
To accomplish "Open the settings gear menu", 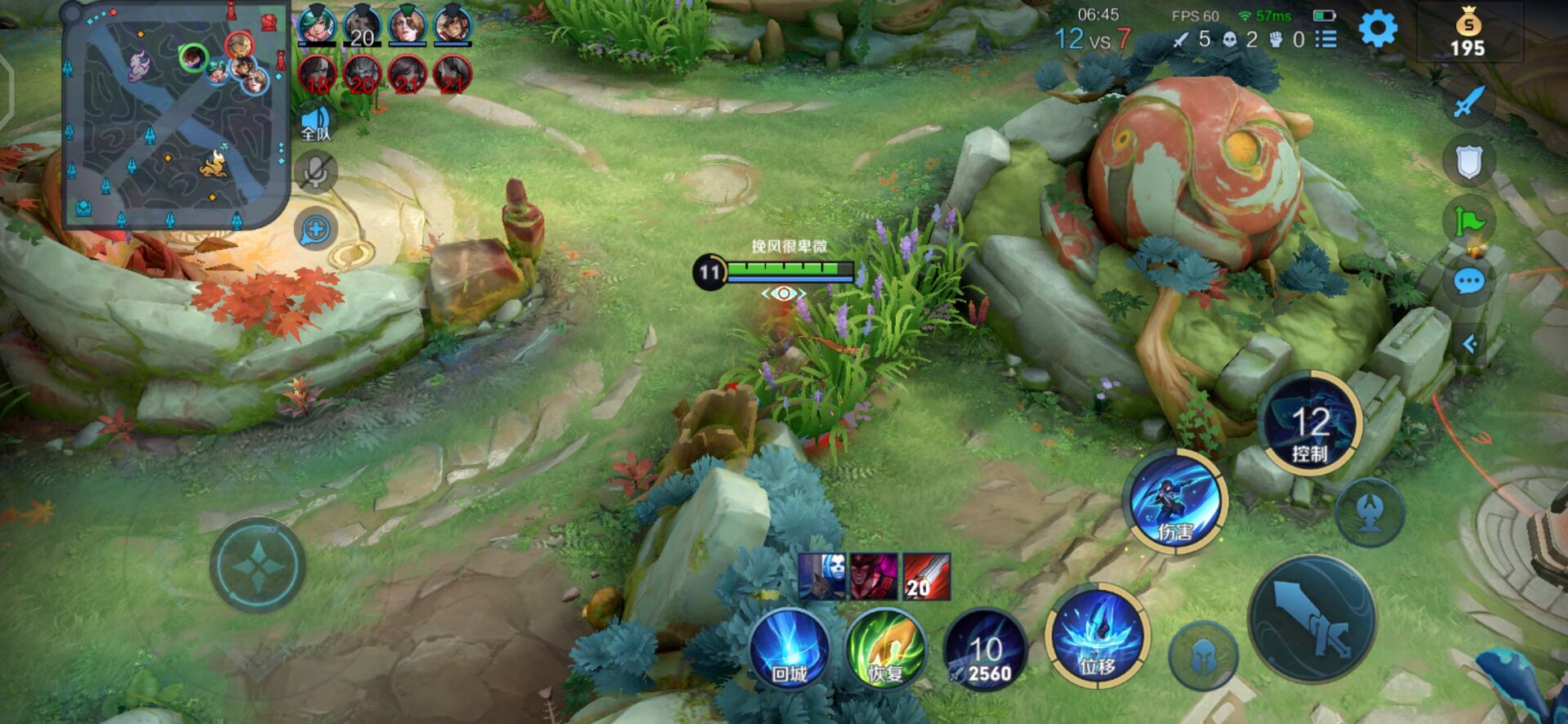I will coord(1378,30).
